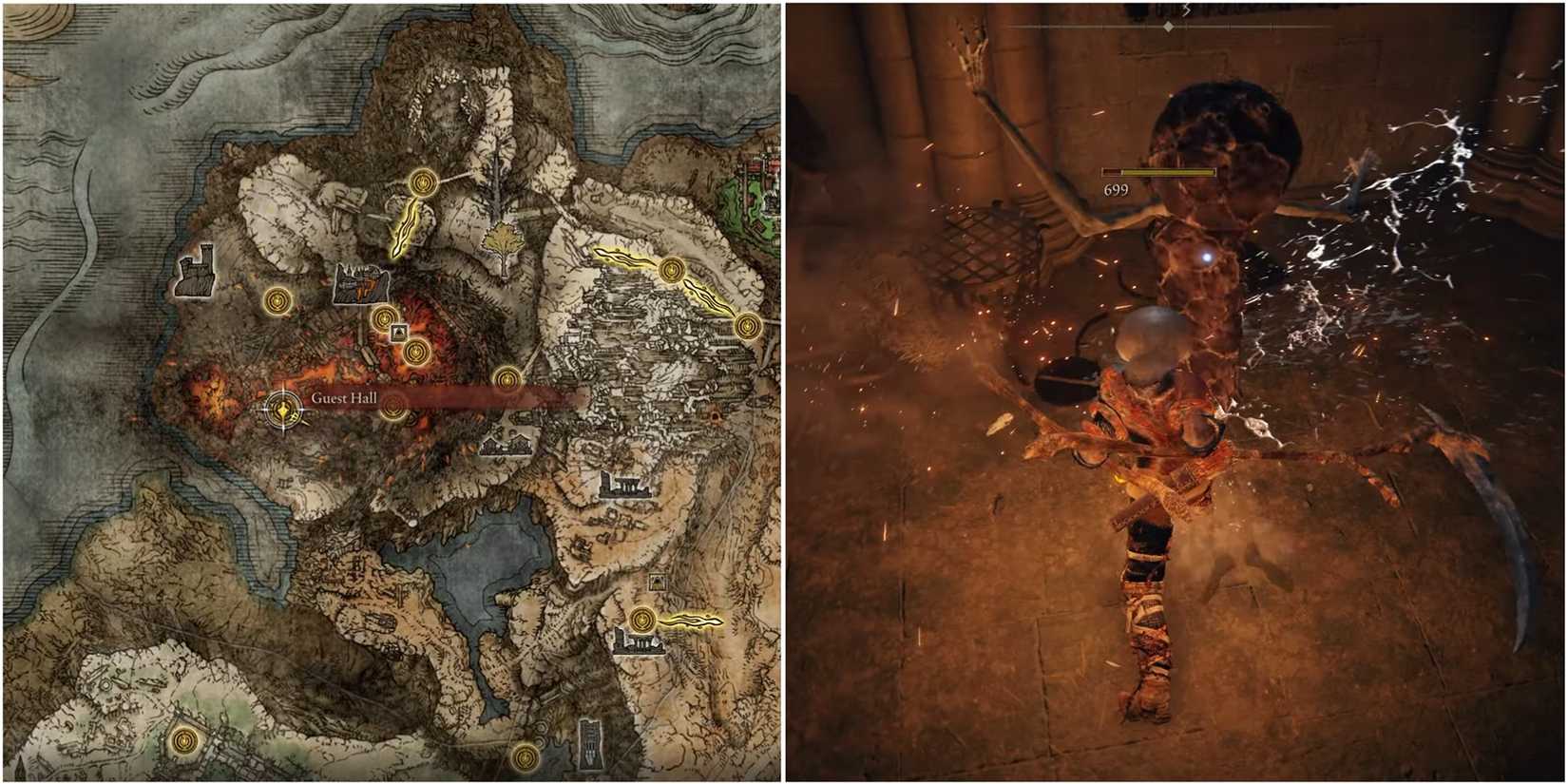Select the central Site of Grace above the gate marker
Viewport: 1568px width, 784px height.
click(384, 317)
